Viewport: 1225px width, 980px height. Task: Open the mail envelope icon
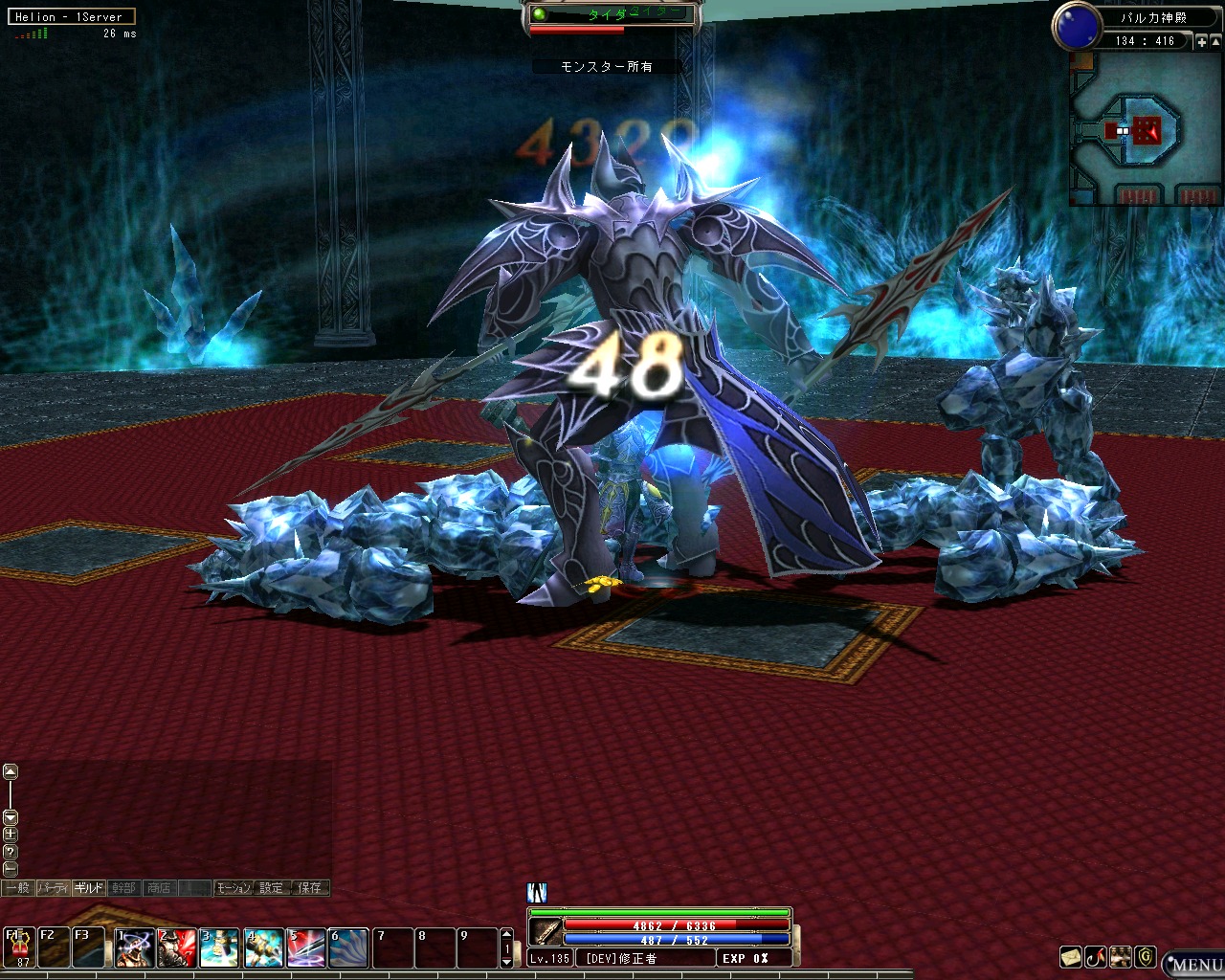point(1071,957)
